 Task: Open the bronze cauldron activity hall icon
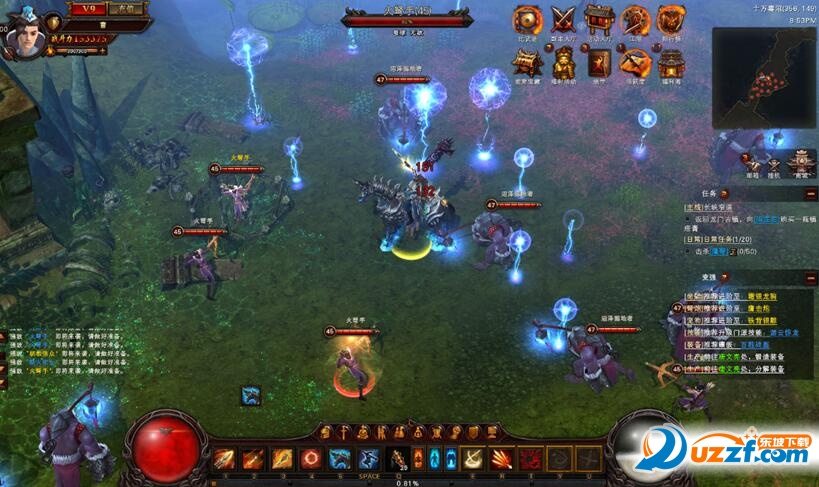599,20
